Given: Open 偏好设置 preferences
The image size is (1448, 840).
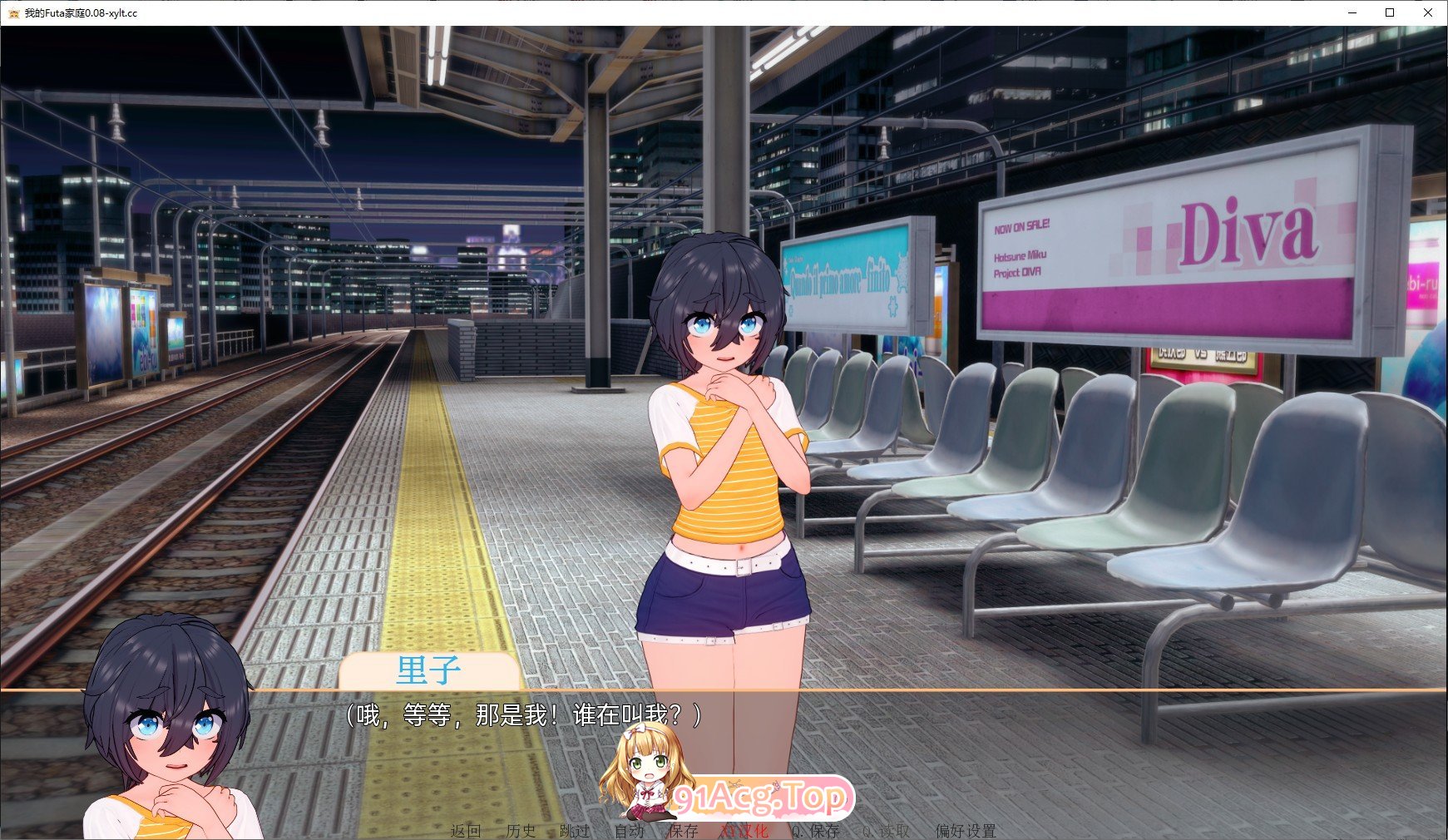Looking at the screenshot, I should pyautogui.click(x=965, y=831).
